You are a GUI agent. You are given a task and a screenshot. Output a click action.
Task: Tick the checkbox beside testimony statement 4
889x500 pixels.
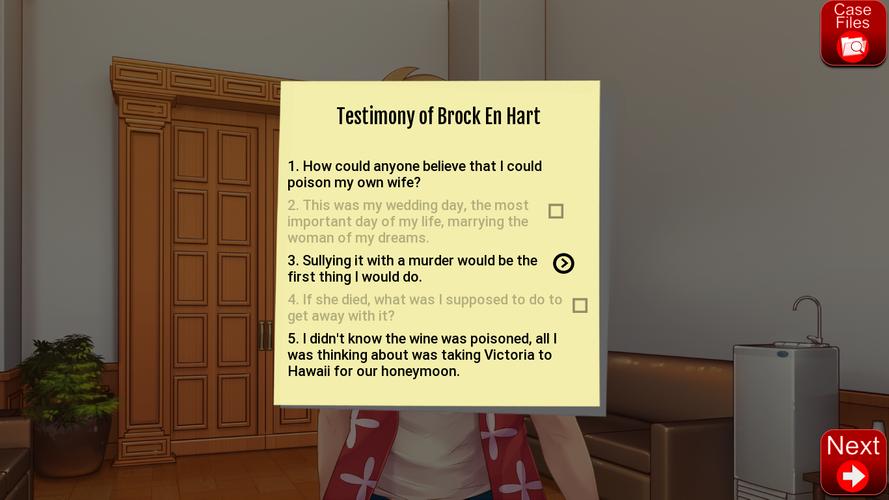(580, 305)
